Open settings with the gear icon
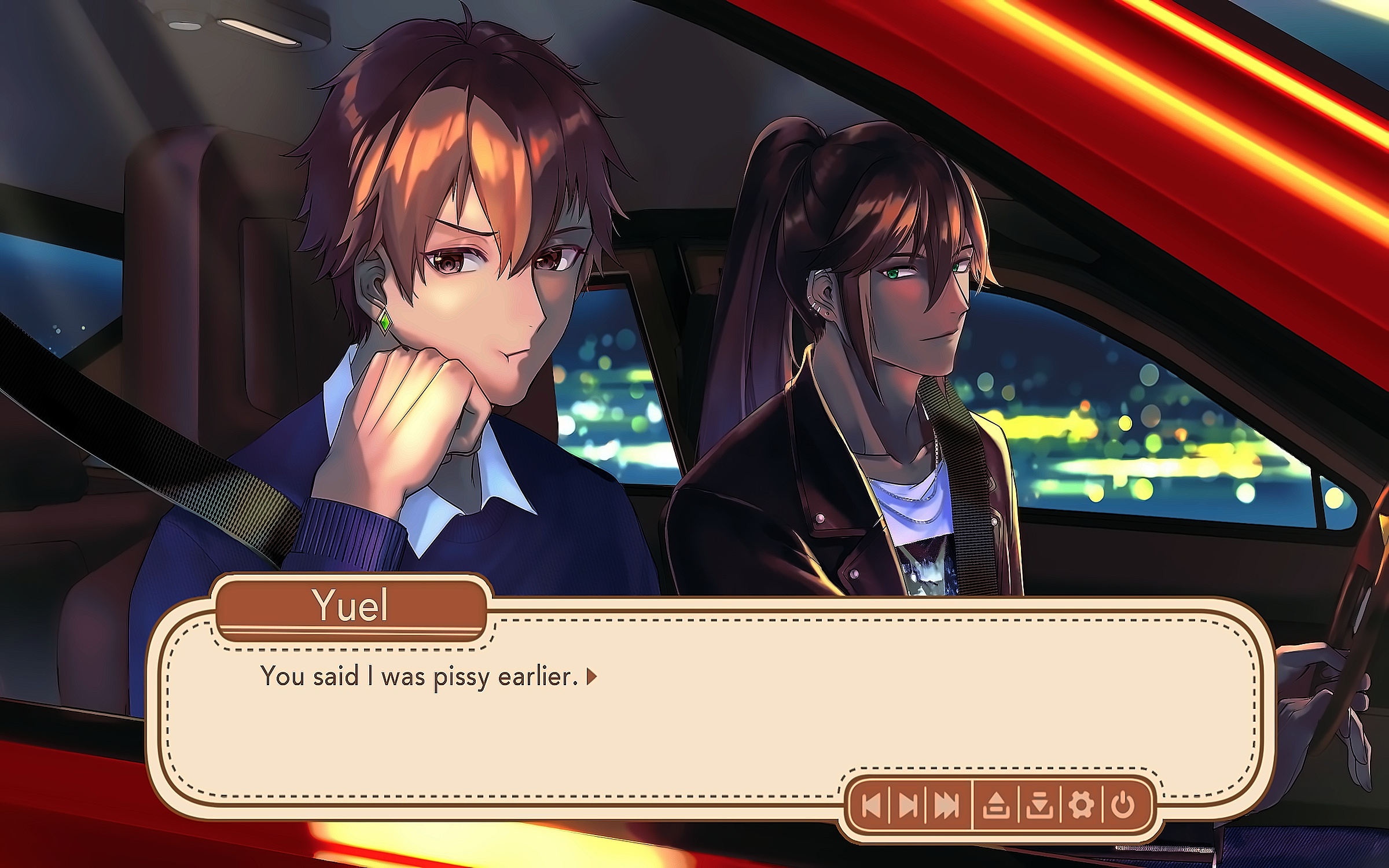1389x868 pixels. 1081,805
